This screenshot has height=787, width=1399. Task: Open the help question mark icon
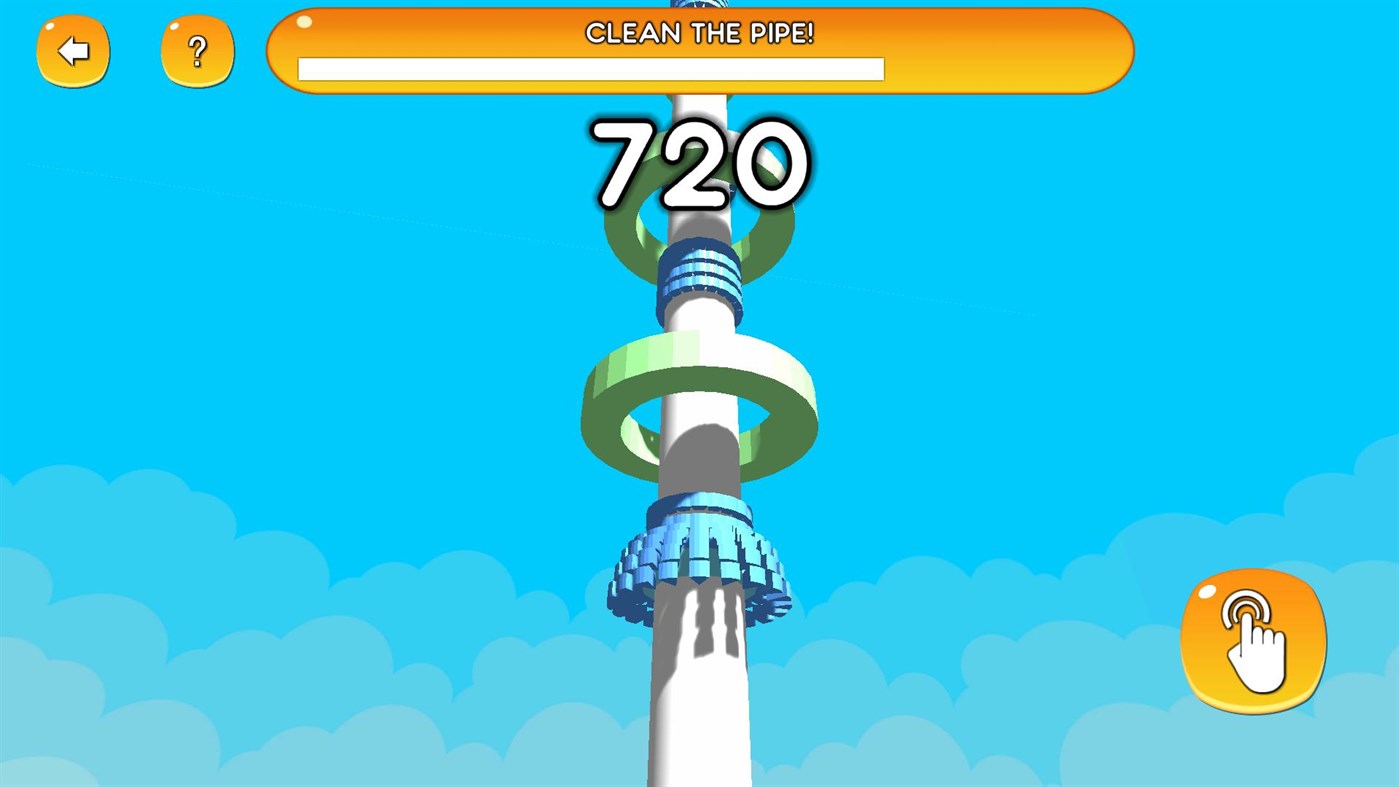197,50
